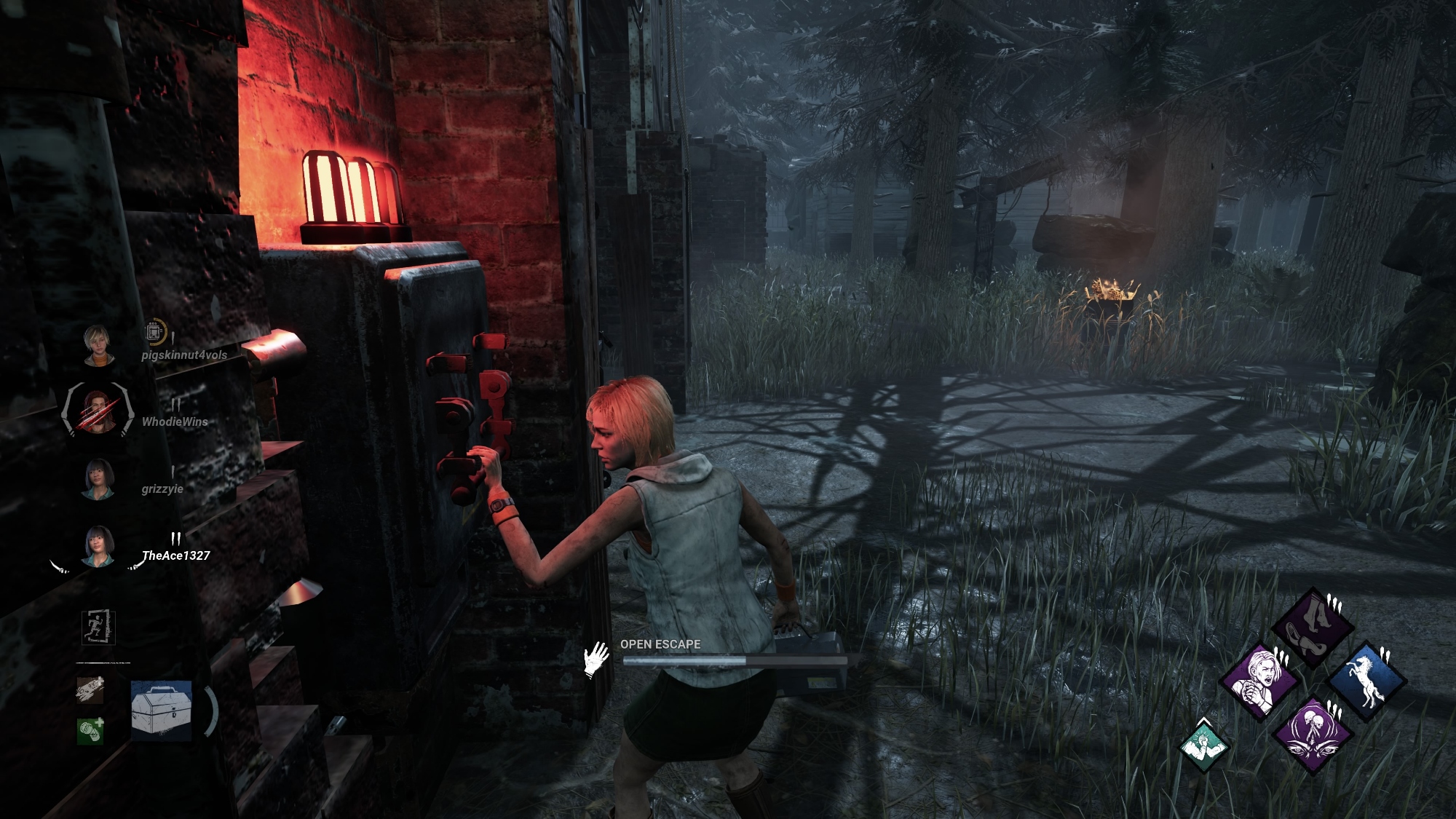Click the generator status icon beside pigskinnut4vols
This screenshot has height=819, width=1456.
(154, 332)
